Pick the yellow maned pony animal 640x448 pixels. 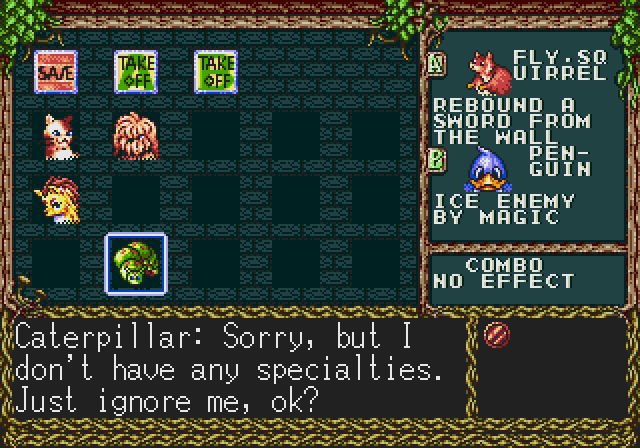point(56,198)
